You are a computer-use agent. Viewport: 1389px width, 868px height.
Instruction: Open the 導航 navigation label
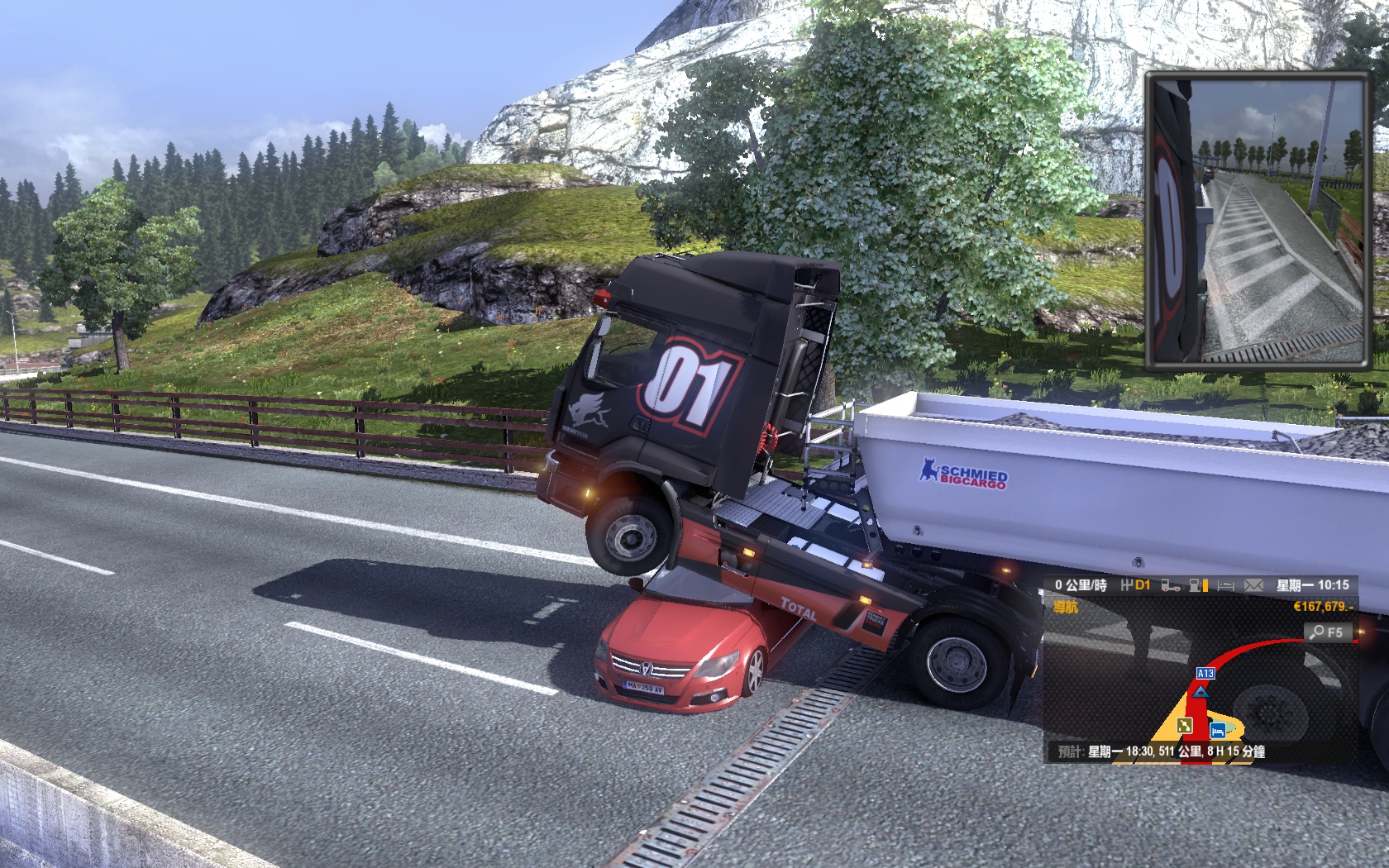(x=1067, y=608)
